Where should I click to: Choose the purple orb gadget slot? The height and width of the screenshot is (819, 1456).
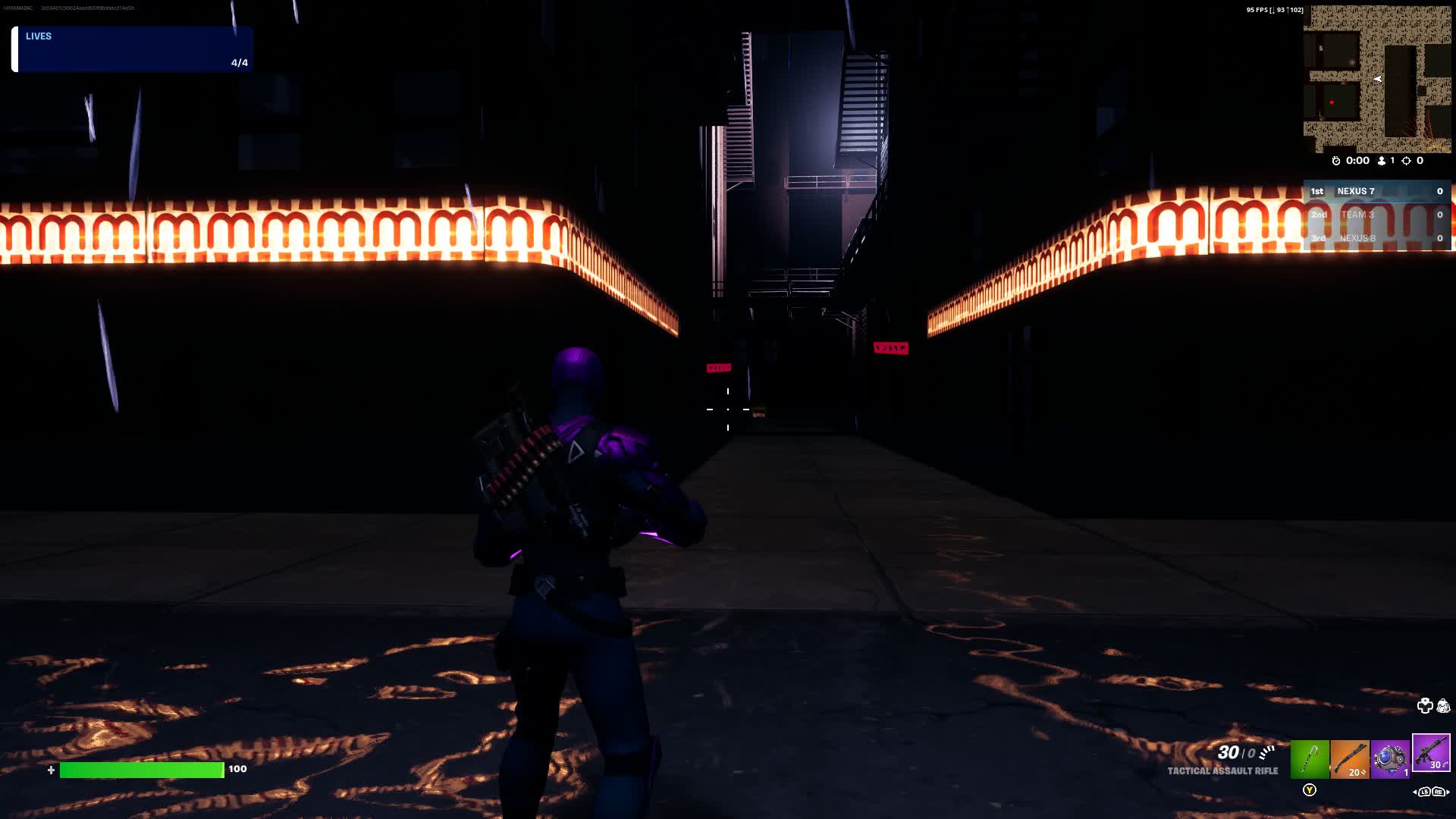[x=1390, y=759]
